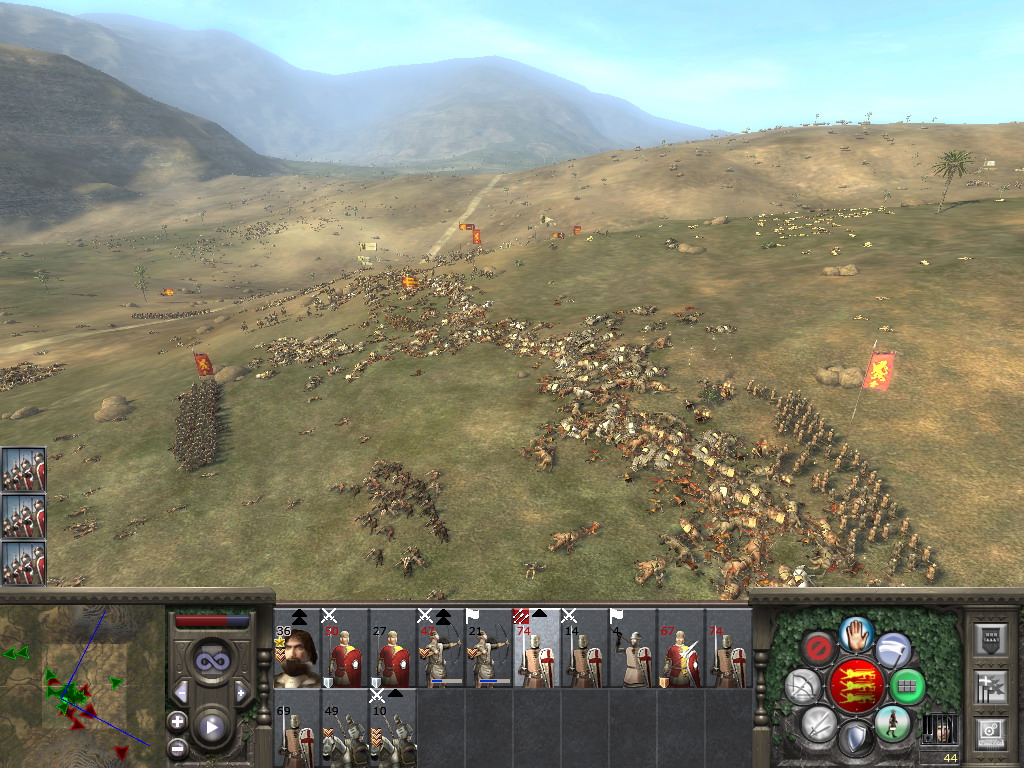Select the red-shielded unit card with 67 men
This screenshot has height=768, width=1024.
[x=681, y=651]
